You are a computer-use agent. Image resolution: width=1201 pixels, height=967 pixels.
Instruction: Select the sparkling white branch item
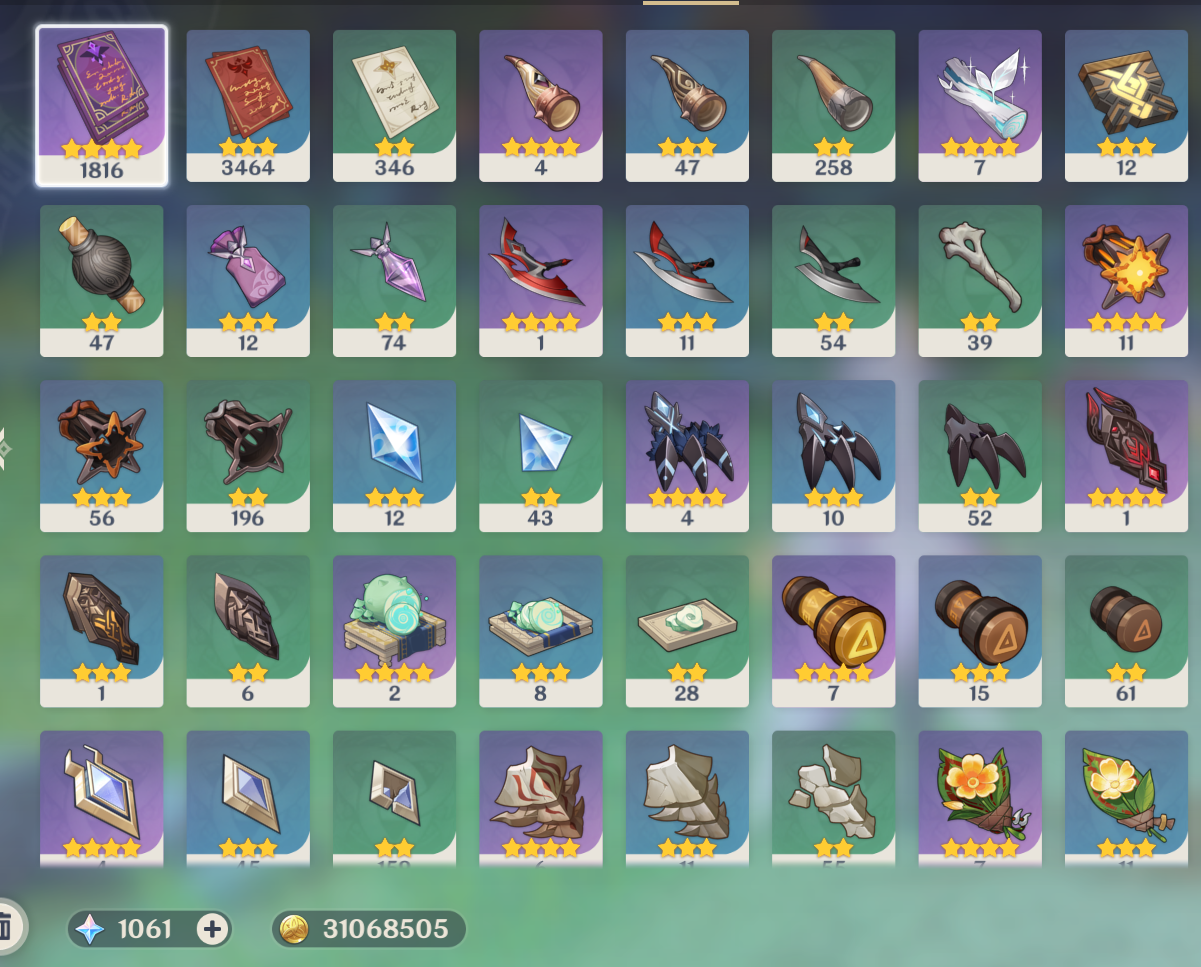pyautogui.click(x=980, y=105)
